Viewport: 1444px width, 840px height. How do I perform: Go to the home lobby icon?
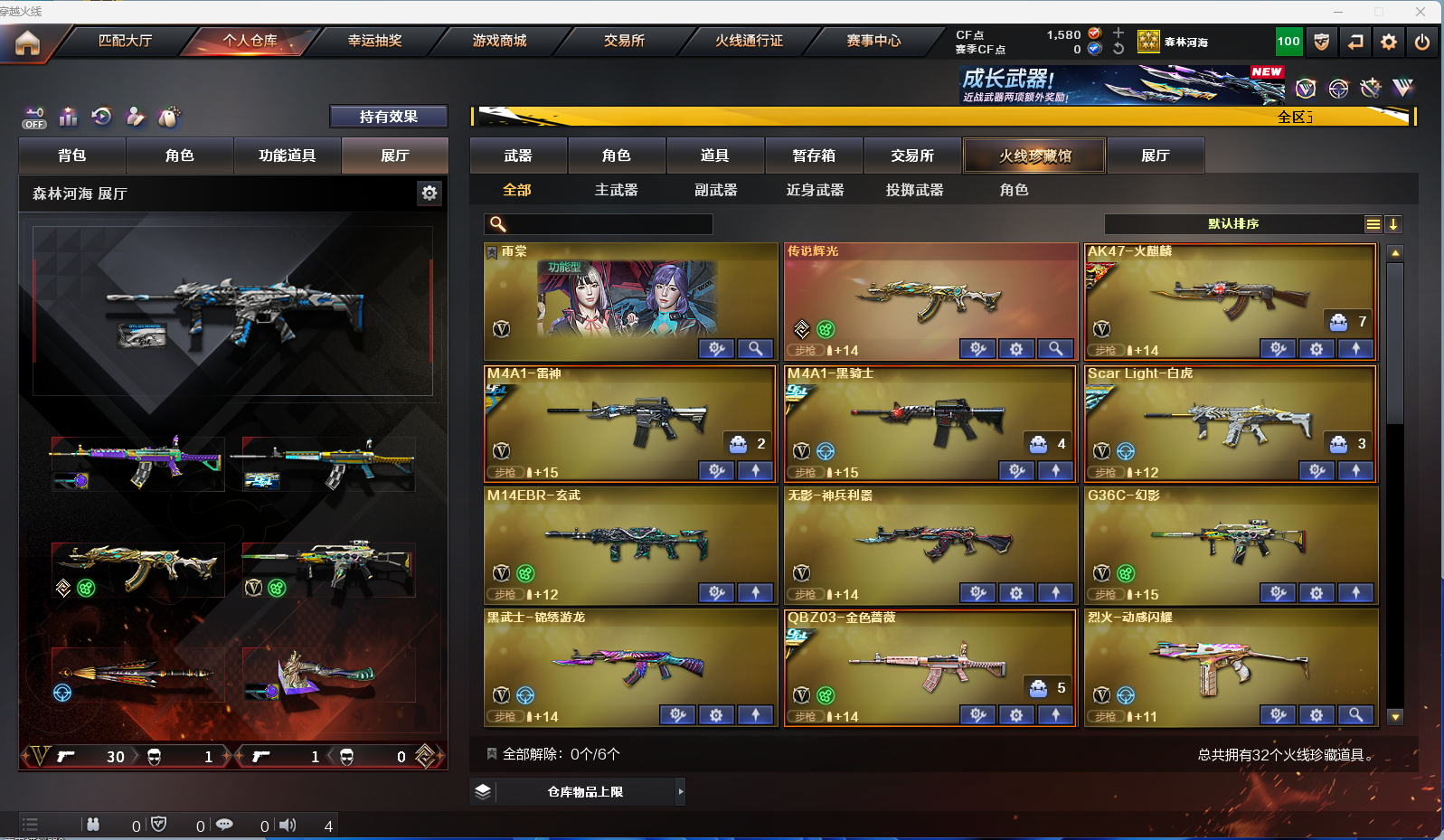click(x=28, y=42)
